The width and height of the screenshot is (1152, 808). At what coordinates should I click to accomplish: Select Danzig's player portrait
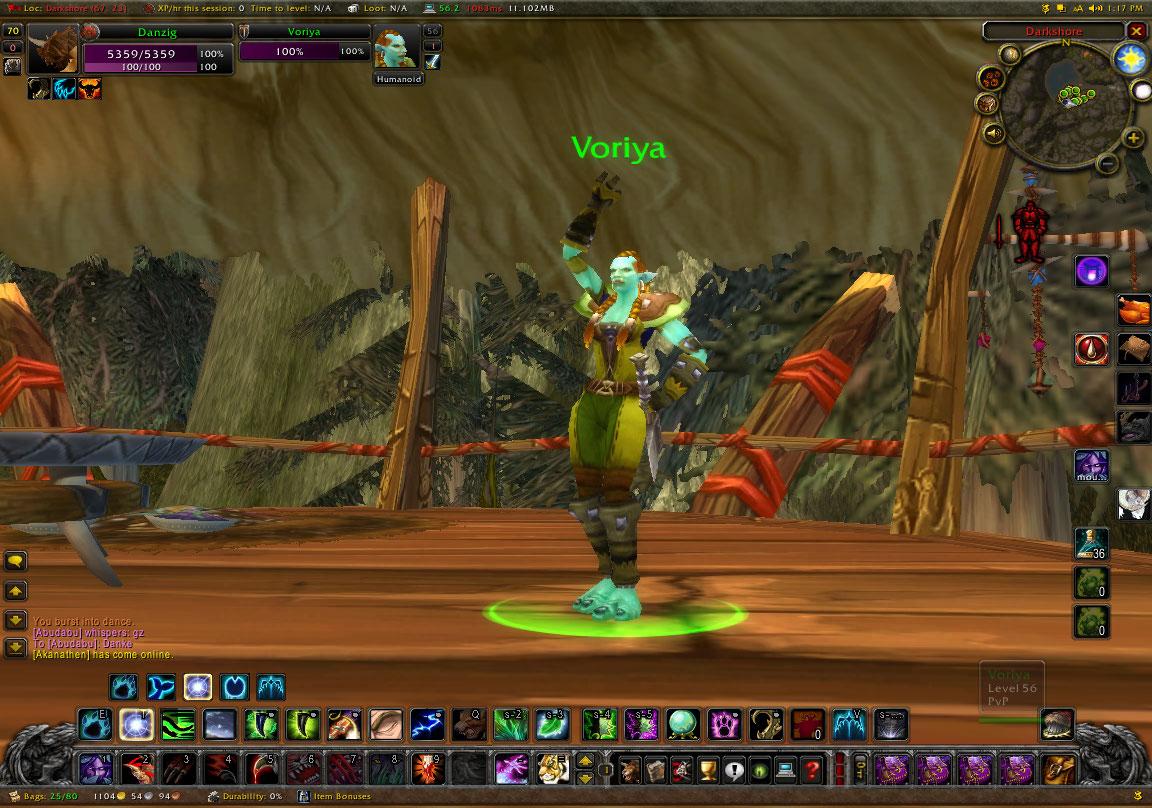(x=52, y=49)
